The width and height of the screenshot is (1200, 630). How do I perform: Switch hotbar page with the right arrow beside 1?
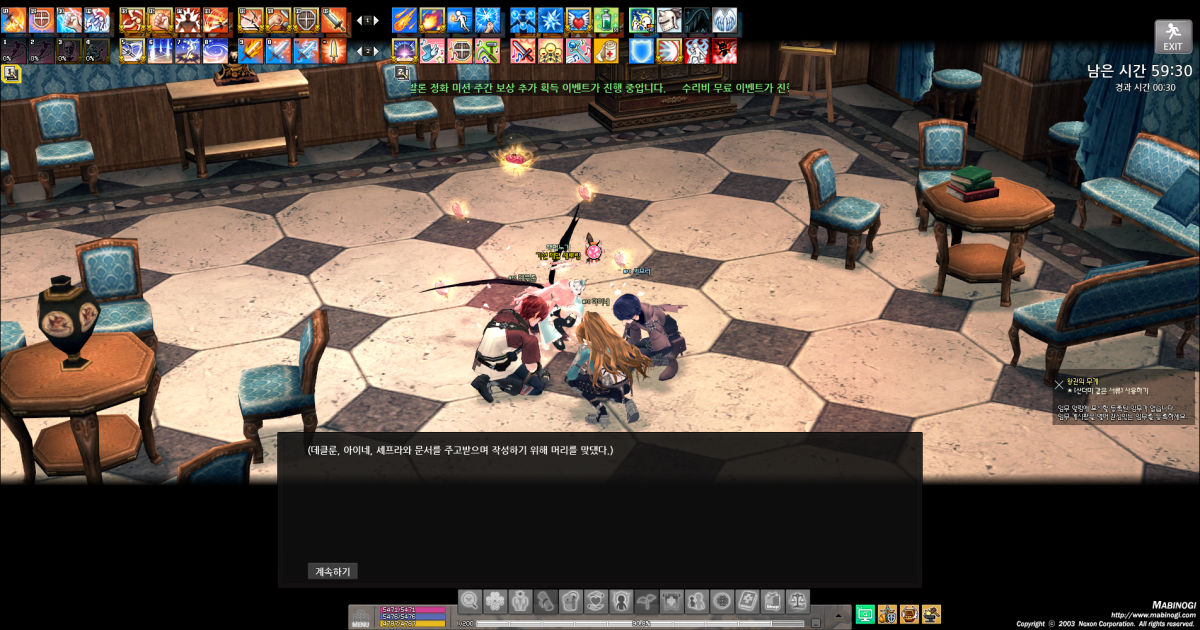pos(376,20)
